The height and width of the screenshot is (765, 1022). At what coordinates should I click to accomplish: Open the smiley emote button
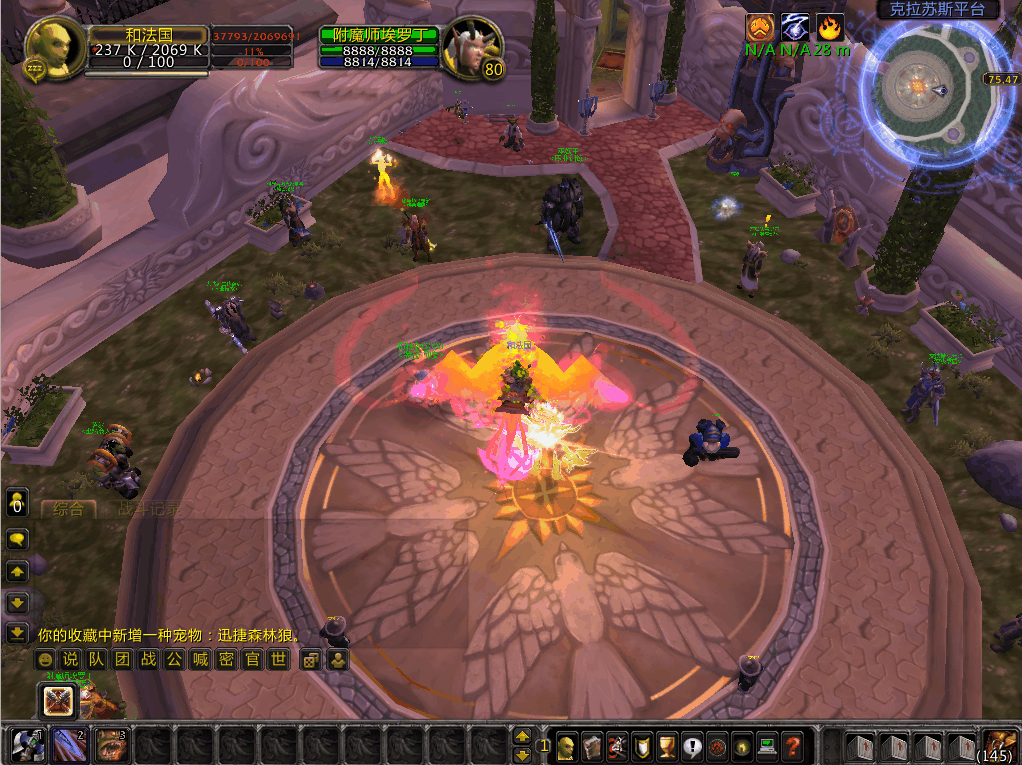tap(44, 659)
